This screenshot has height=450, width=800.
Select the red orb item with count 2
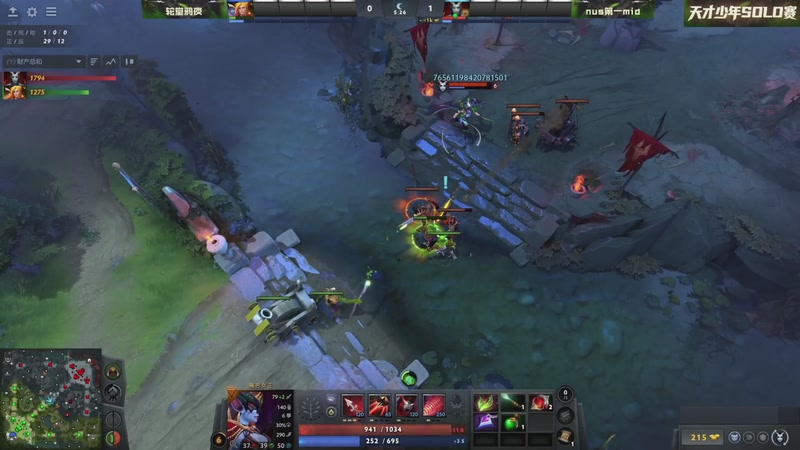[540, 402]
